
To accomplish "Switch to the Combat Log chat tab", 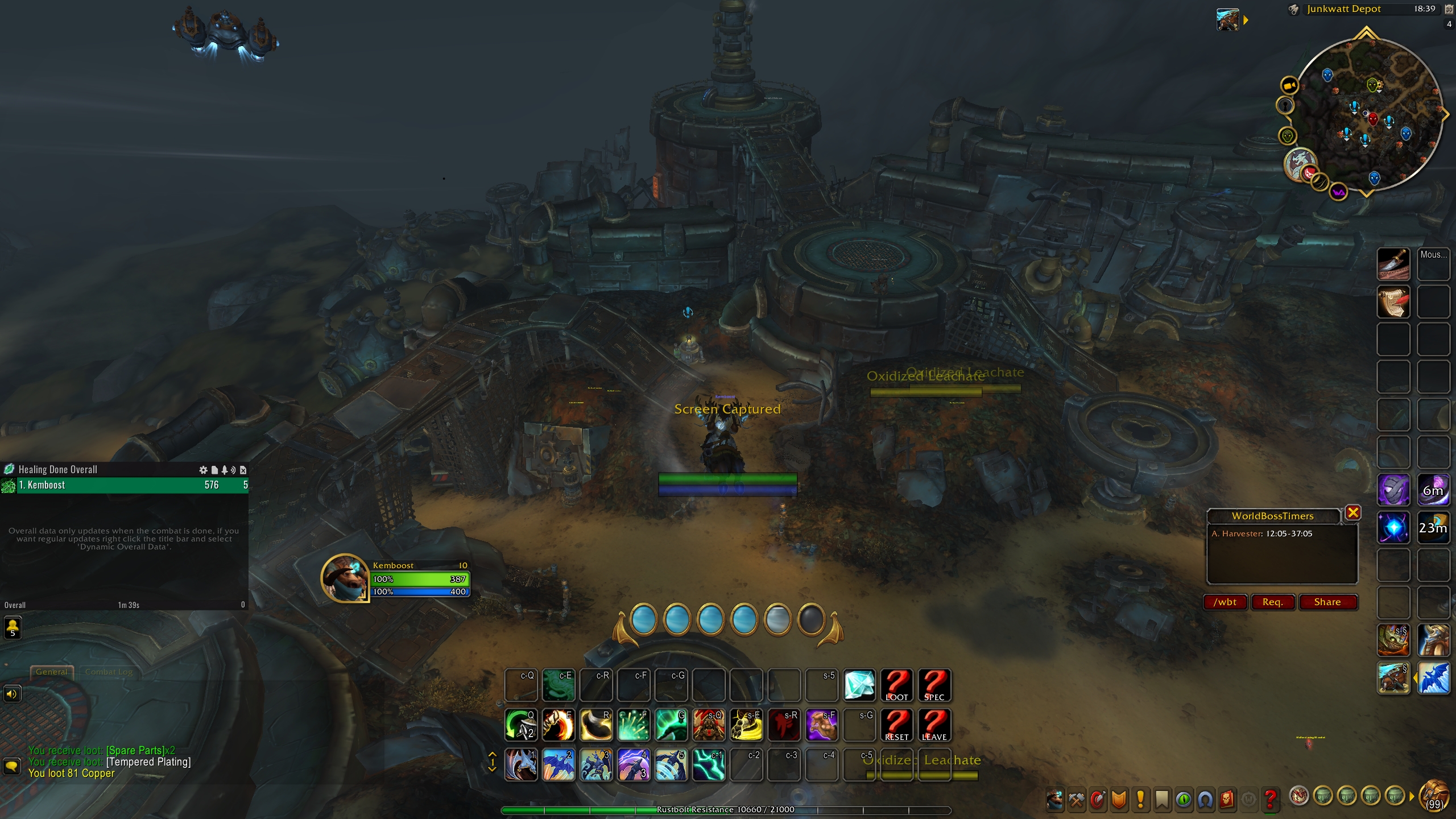I will pos(109,672).
